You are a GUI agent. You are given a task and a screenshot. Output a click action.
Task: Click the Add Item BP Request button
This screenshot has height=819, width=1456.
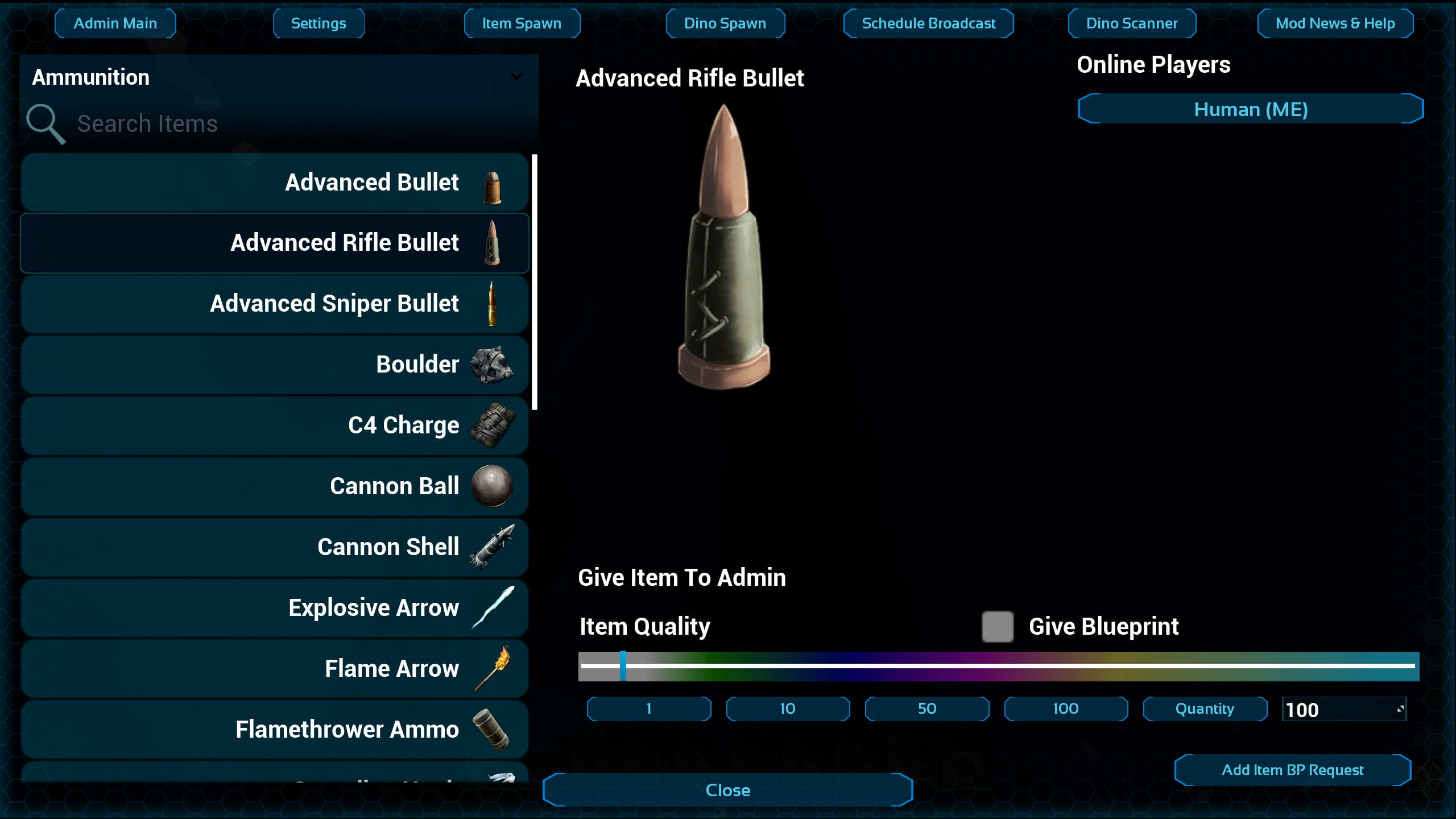(1292, 770)
